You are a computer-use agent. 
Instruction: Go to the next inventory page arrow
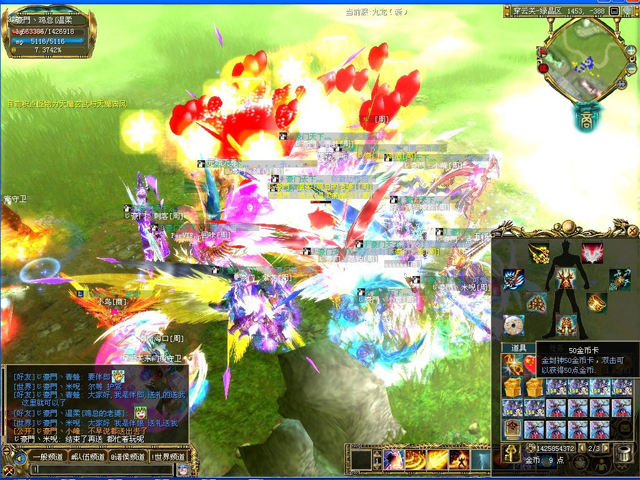click(607, 448)
